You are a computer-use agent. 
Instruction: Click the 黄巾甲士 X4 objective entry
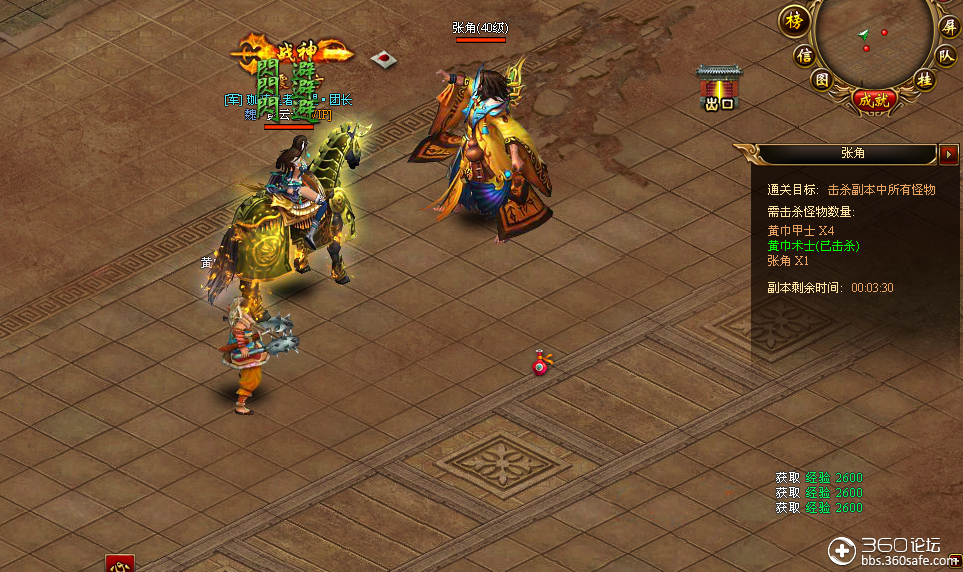click(x=800, y=231)
